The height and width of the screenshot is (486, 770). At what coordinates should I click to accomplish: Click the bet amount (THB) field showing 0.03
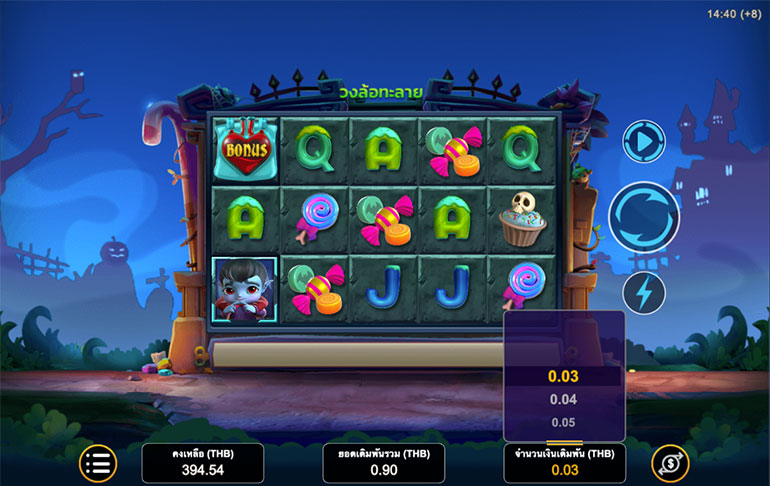564,463
